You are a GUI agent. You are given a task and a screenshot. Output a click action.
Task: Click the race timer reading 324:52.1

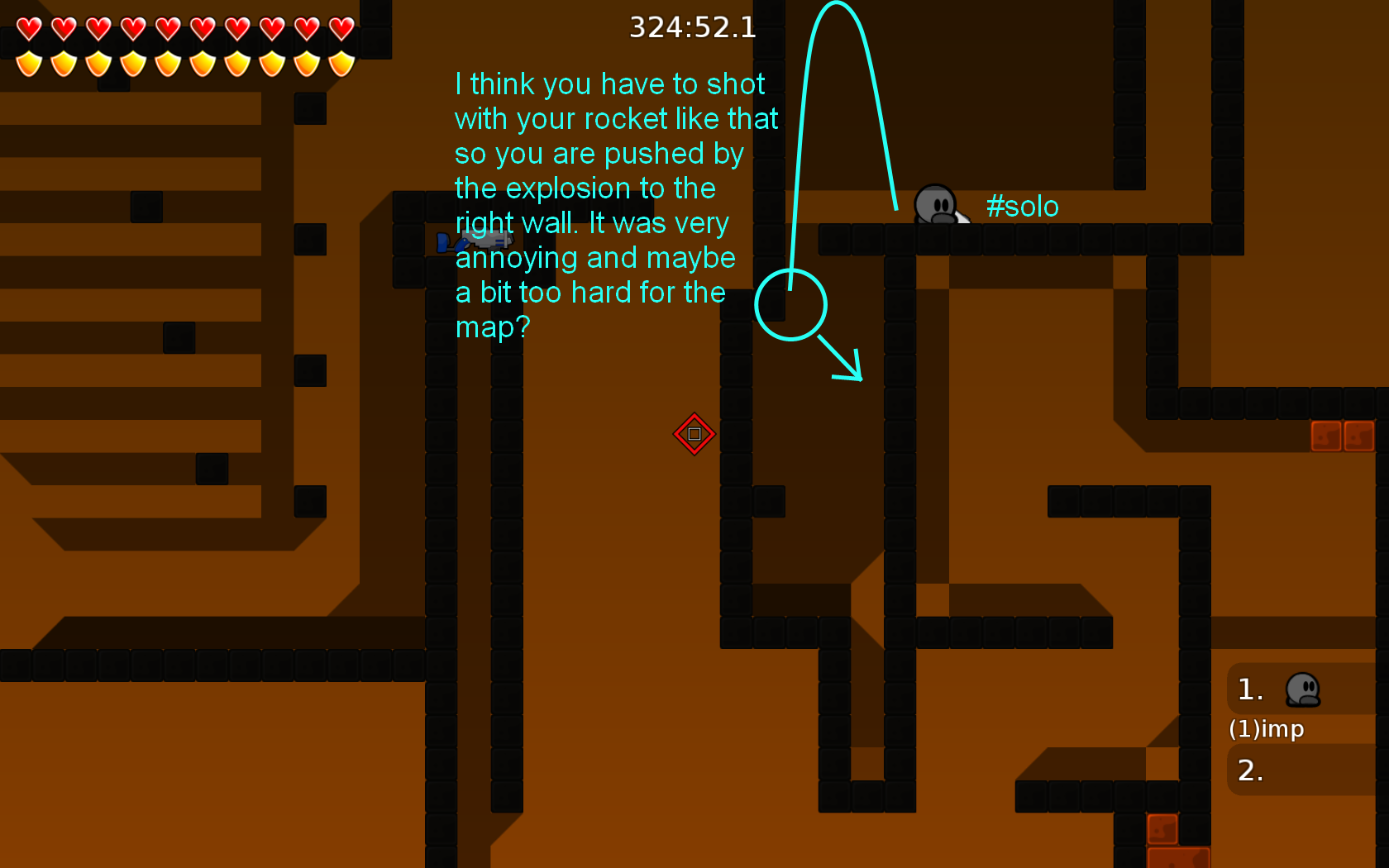click(x=692, y=27)
